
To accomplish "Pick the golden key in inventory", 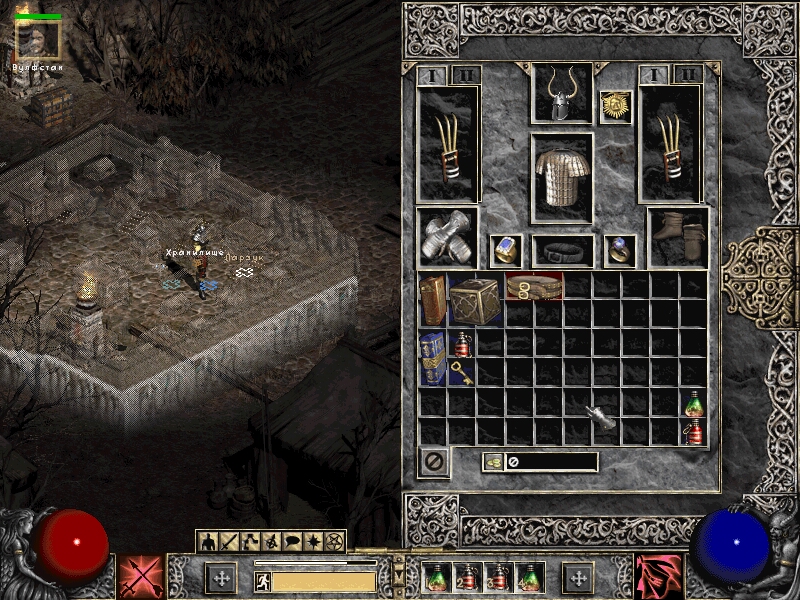I will point(462,373).
